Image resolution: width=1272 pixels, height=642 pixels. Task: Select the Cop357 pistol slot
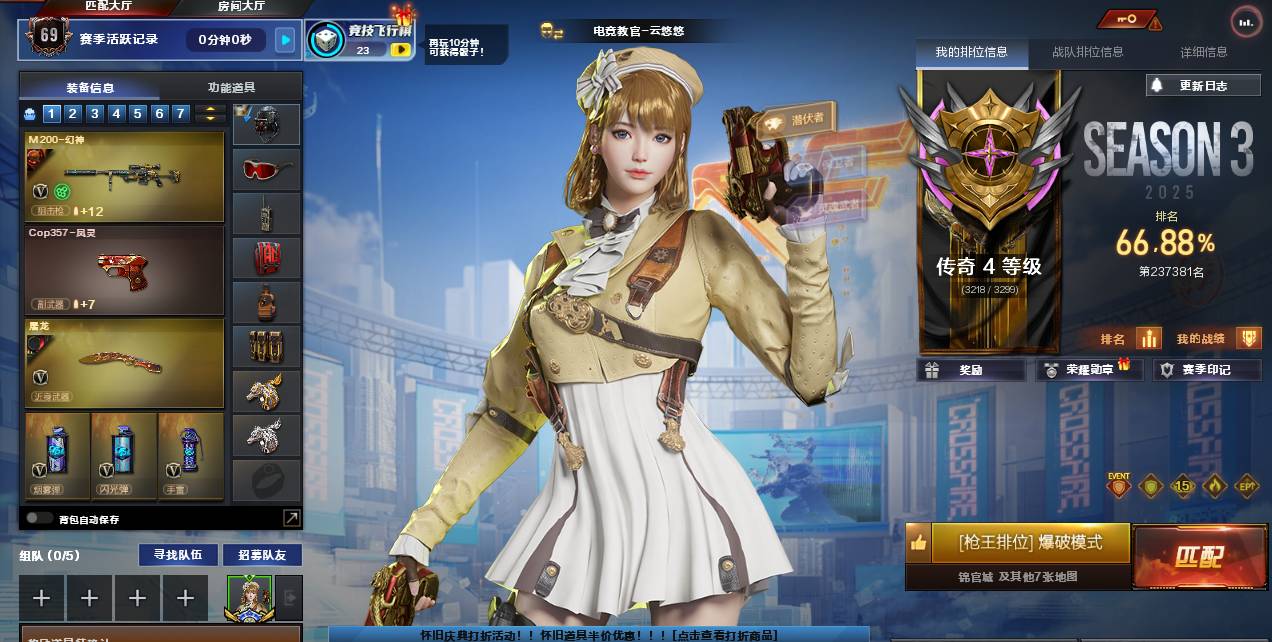[125, 269]
